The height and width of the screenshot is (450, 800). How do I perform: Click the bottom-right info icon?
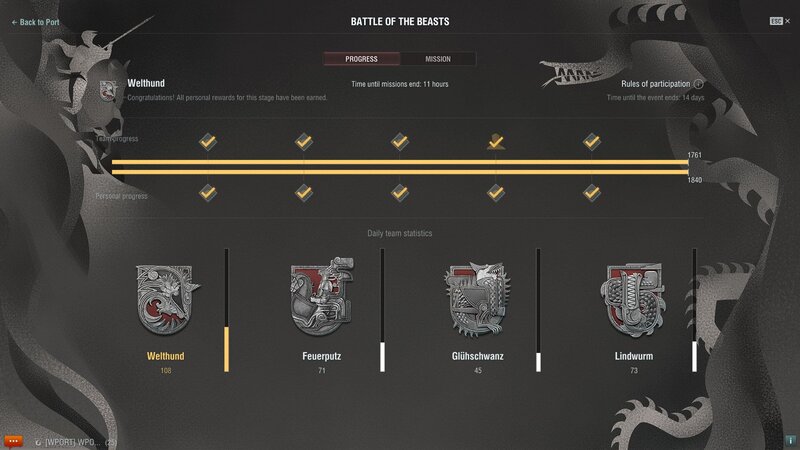[x=789, y=439]
